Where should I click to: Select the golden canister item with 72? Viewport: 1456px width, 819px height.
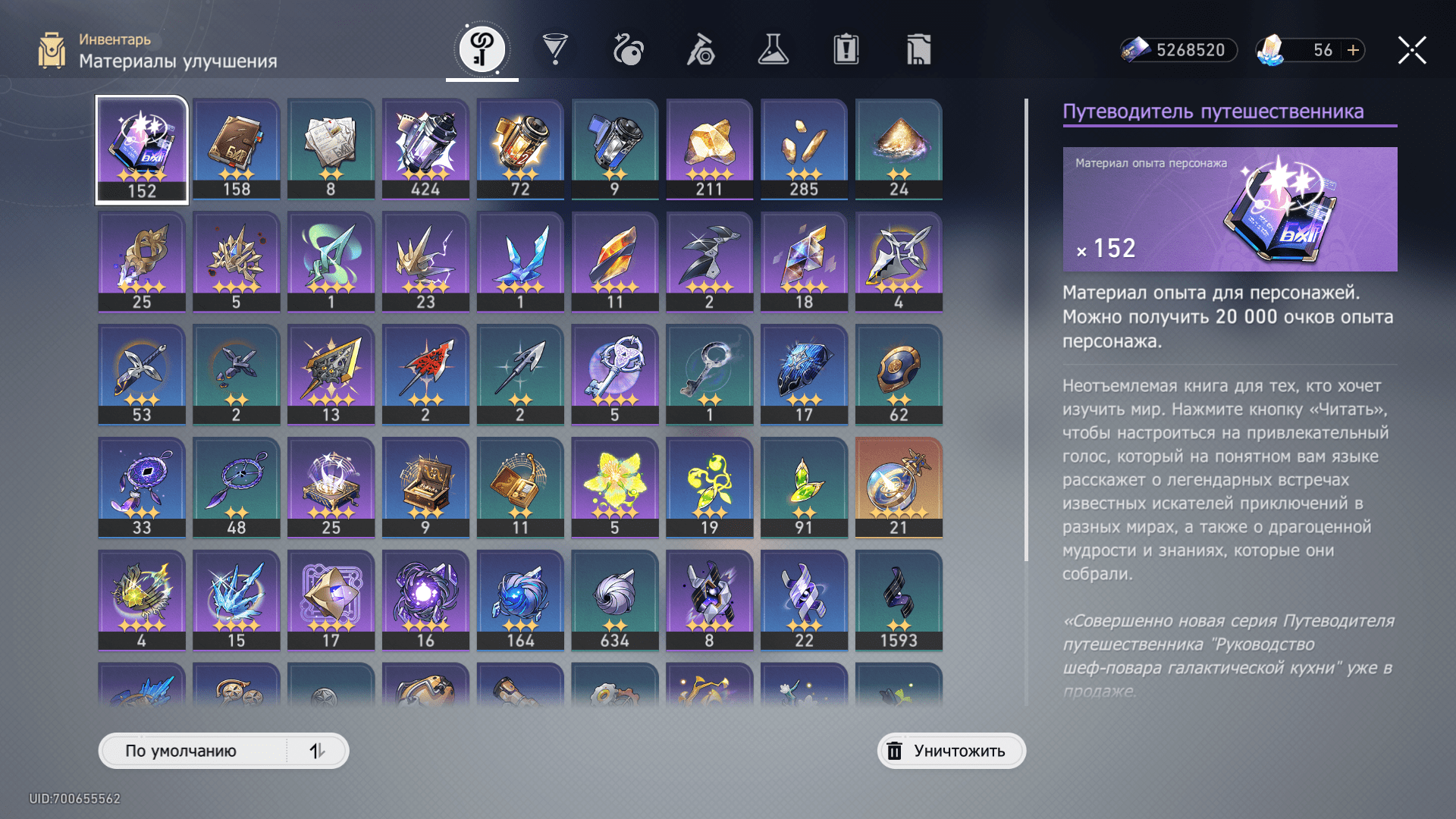tap(520, 149)
